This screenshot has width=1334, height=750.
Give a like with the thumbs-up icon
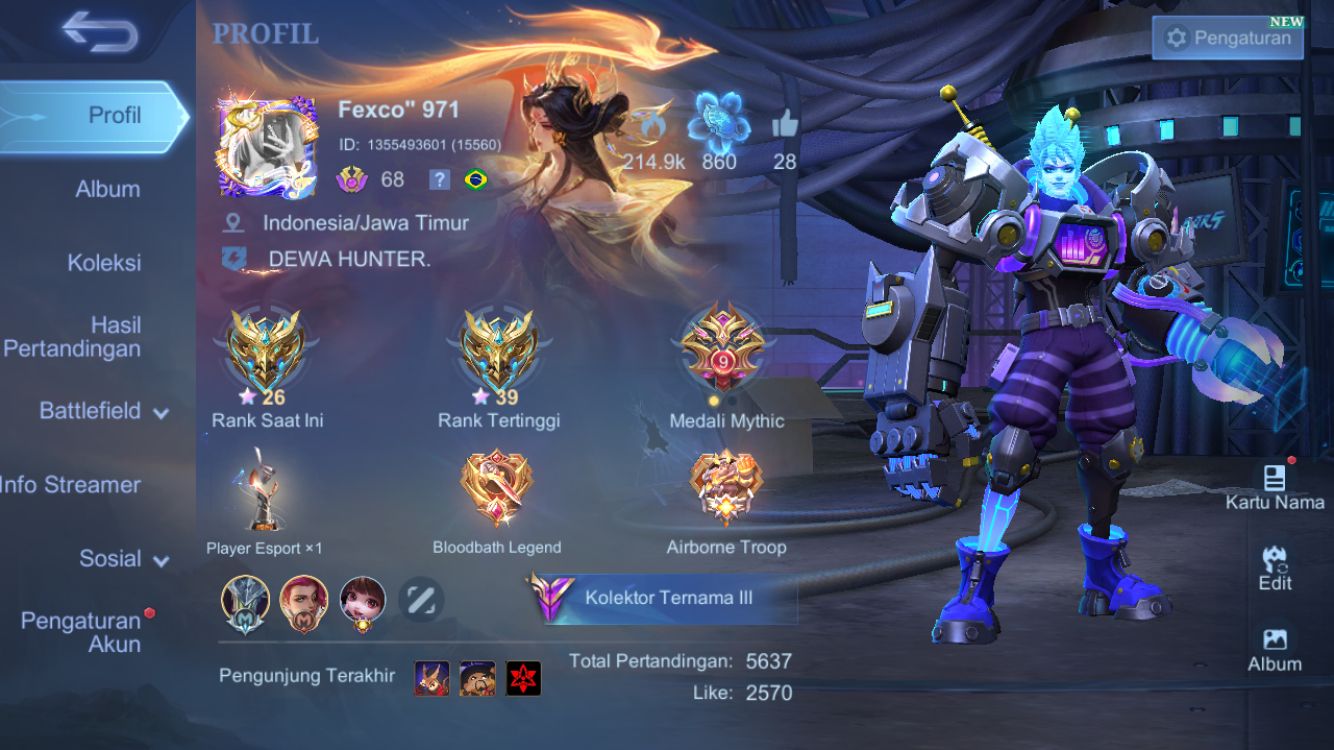(785, 126)
